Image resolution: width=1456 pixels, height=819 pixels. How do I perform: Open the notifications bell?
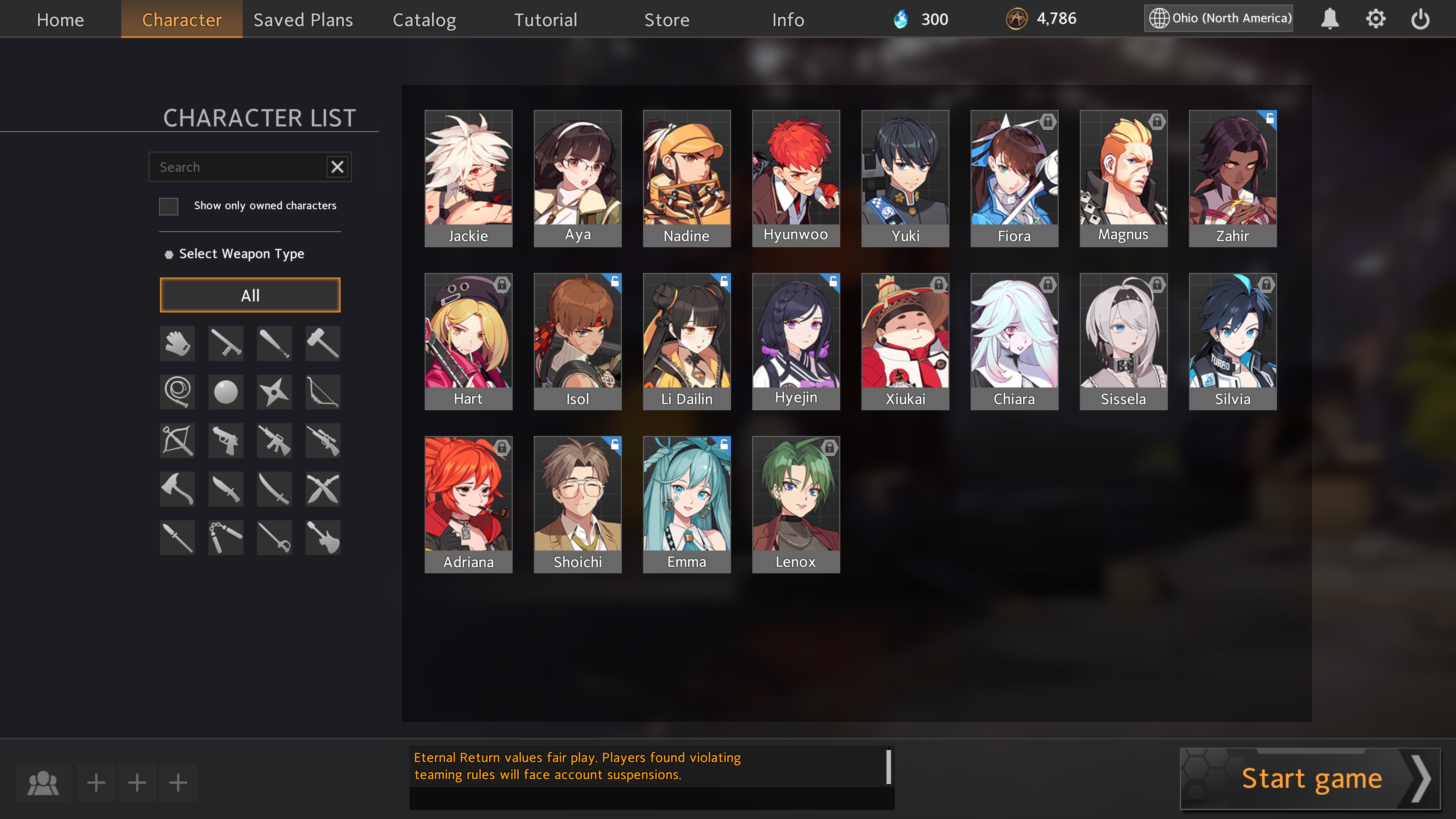pos(1329,19)
